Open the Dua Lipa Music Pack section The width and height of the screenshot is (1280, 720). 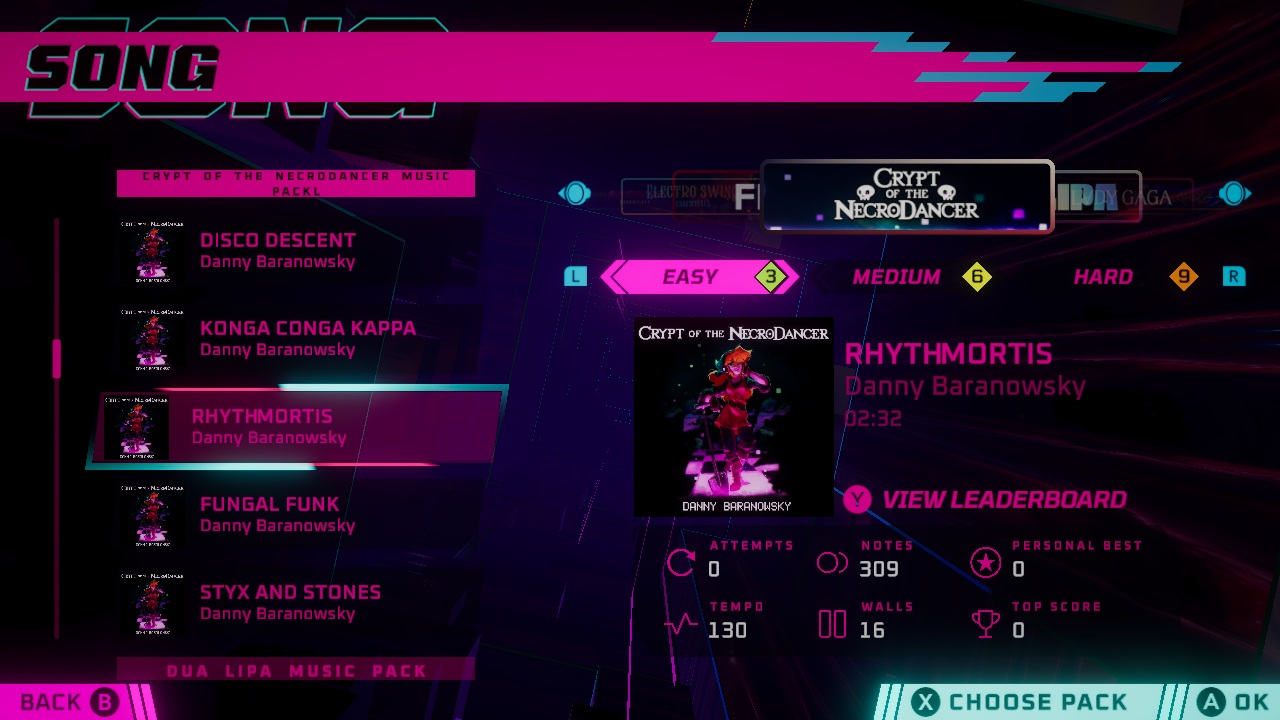(x=295, y=670)
